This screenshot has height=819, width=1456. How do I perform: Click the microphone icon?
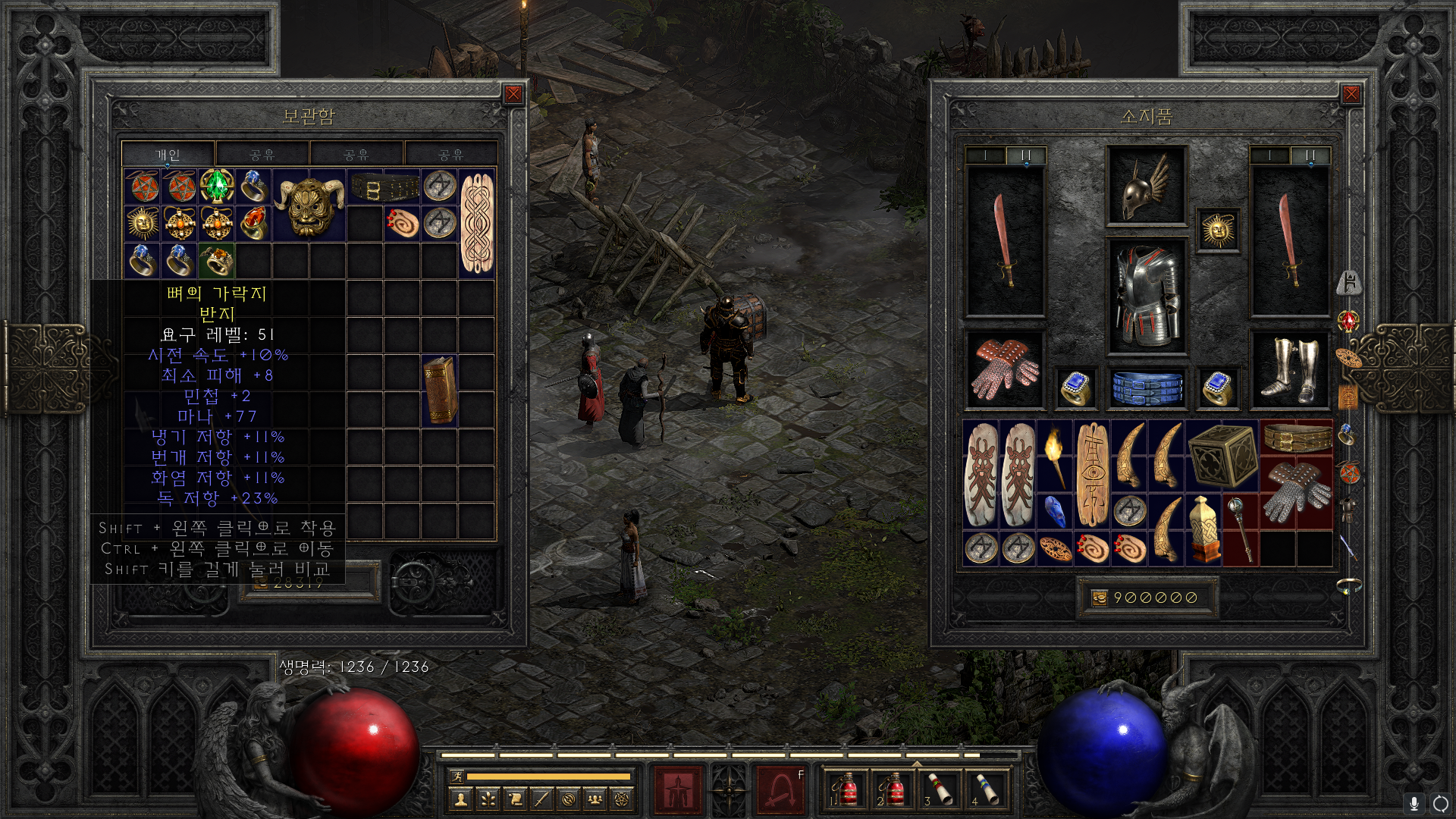point(1414,803)
